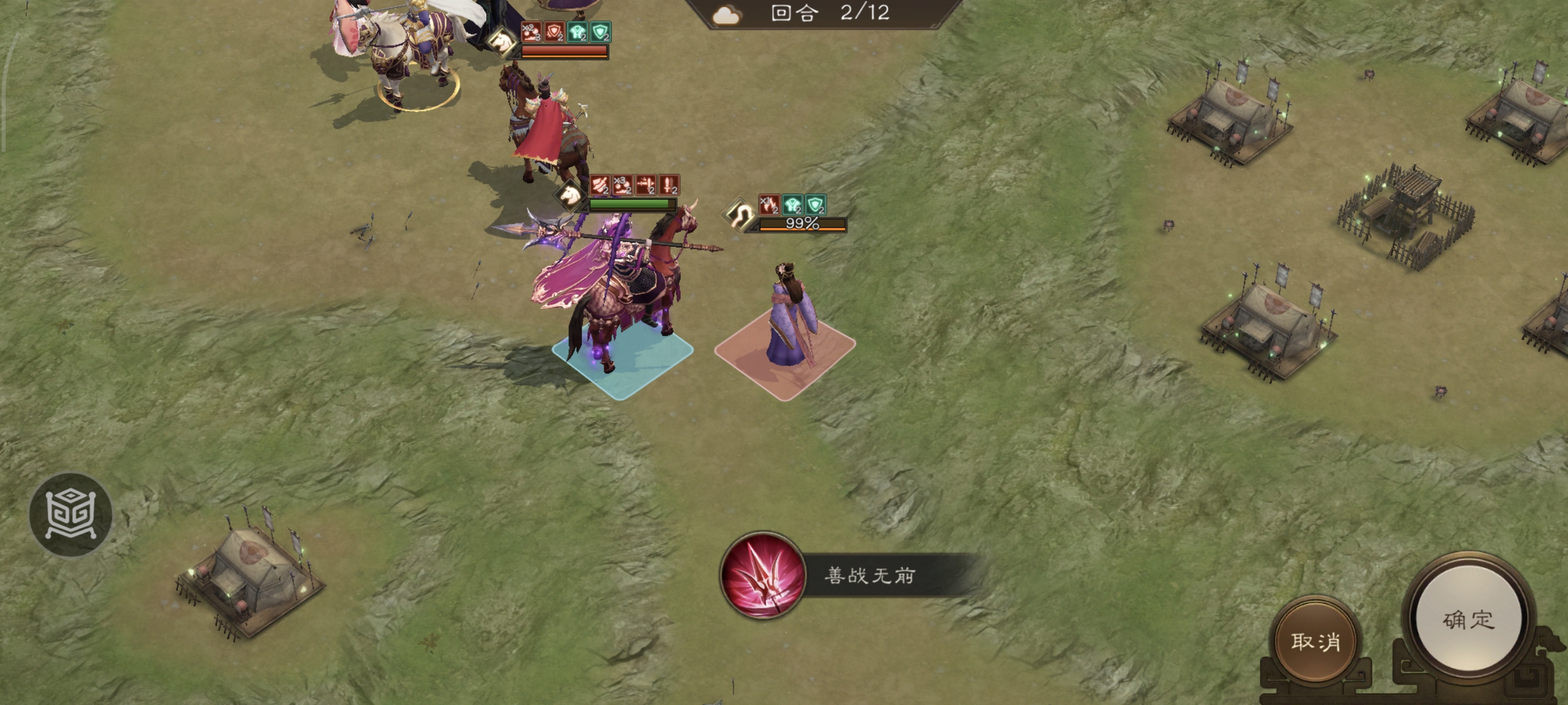This screenshot has width=1568, height=705.
Task: Select the teal armor buff icon near the 99% unit
Action: [x=793, y=206]
